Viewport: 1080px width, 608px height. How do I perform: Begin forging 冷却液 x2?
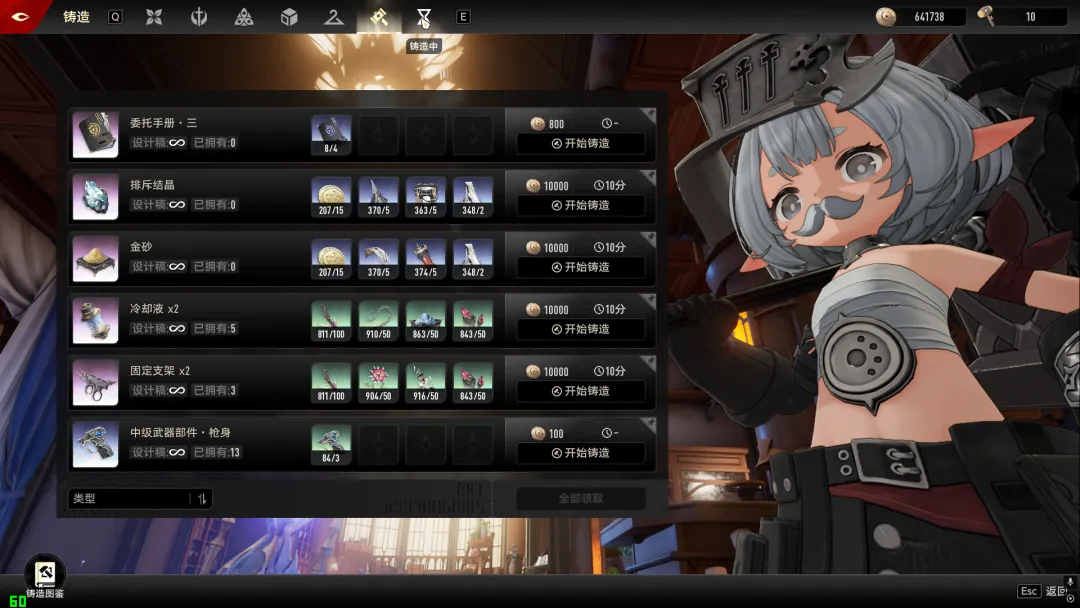click(580, 329)
